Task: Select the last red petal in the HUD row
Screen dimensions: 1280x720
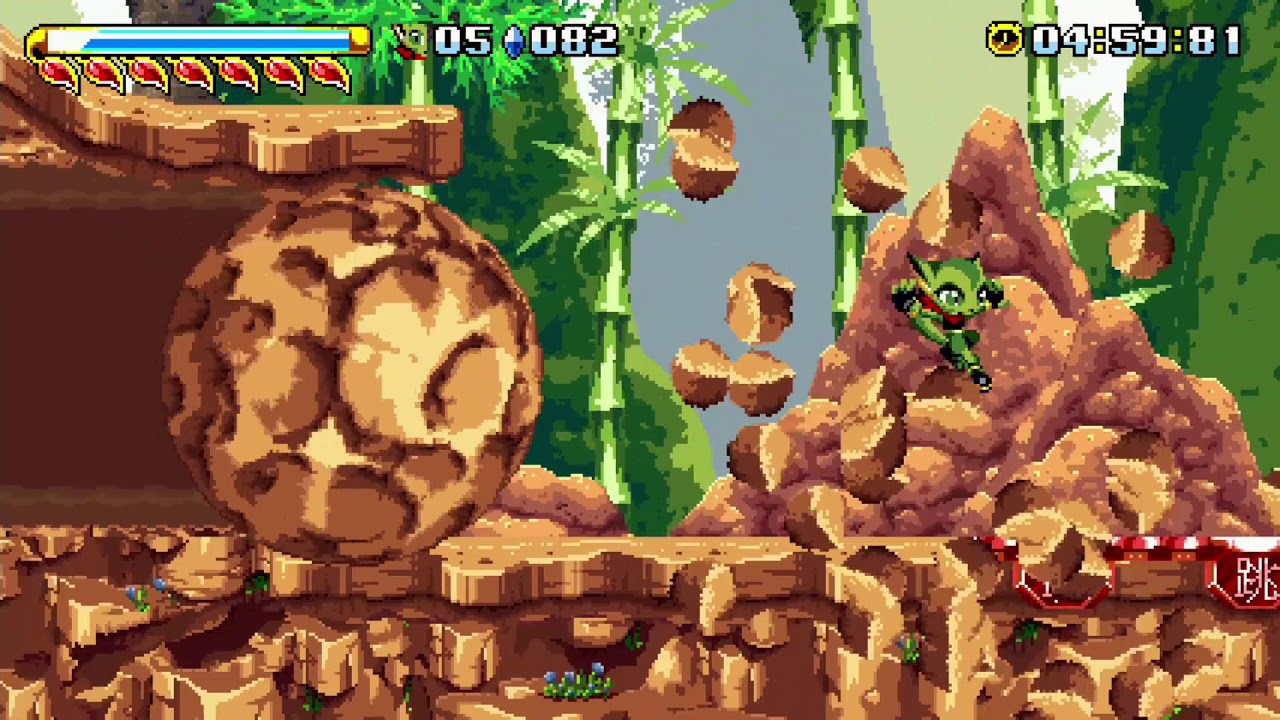Action: click(333, 72)
